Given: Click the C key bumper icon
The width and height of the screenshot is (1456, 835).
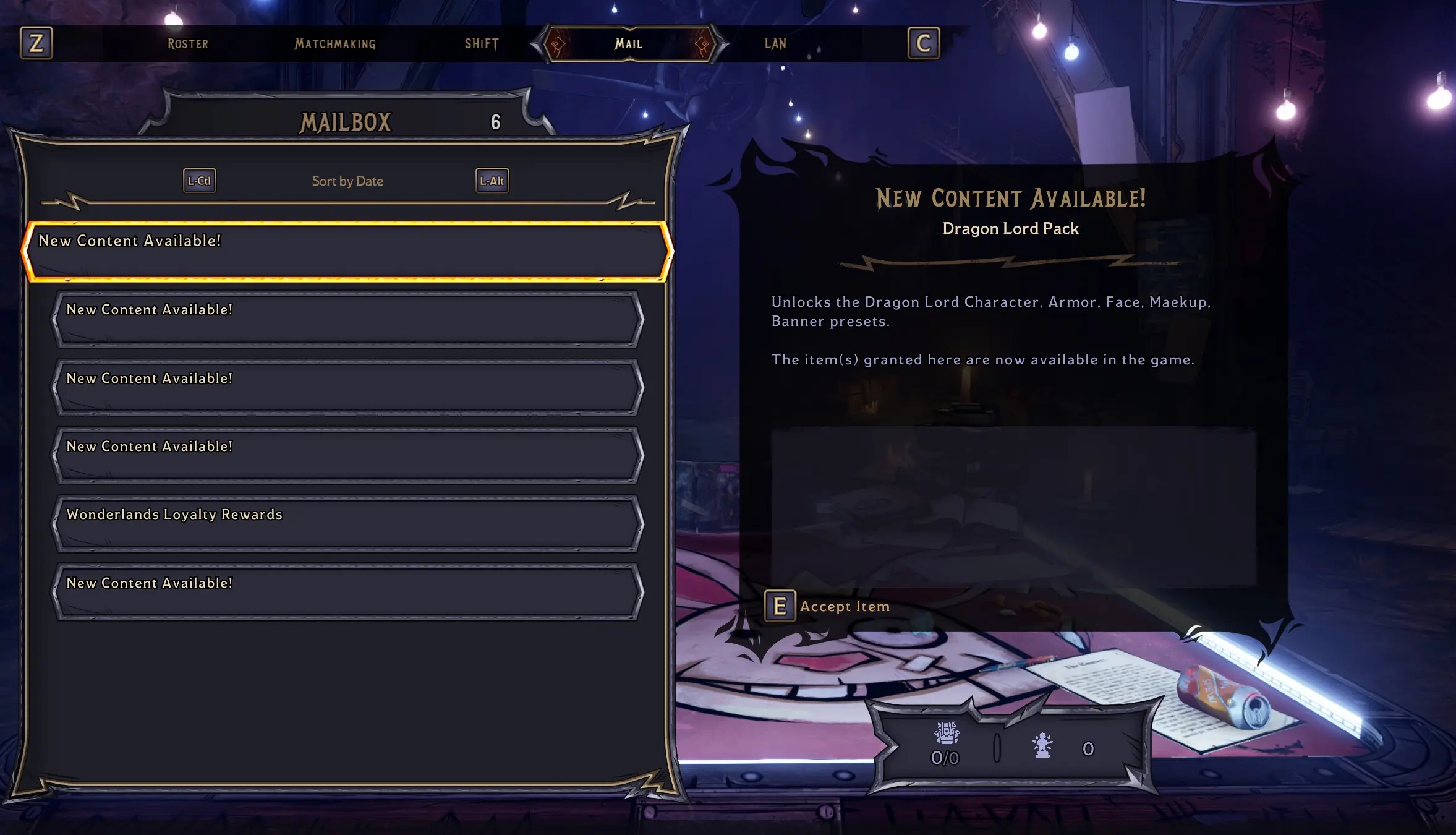Looking at the screenshot, I should coord(922,43).
